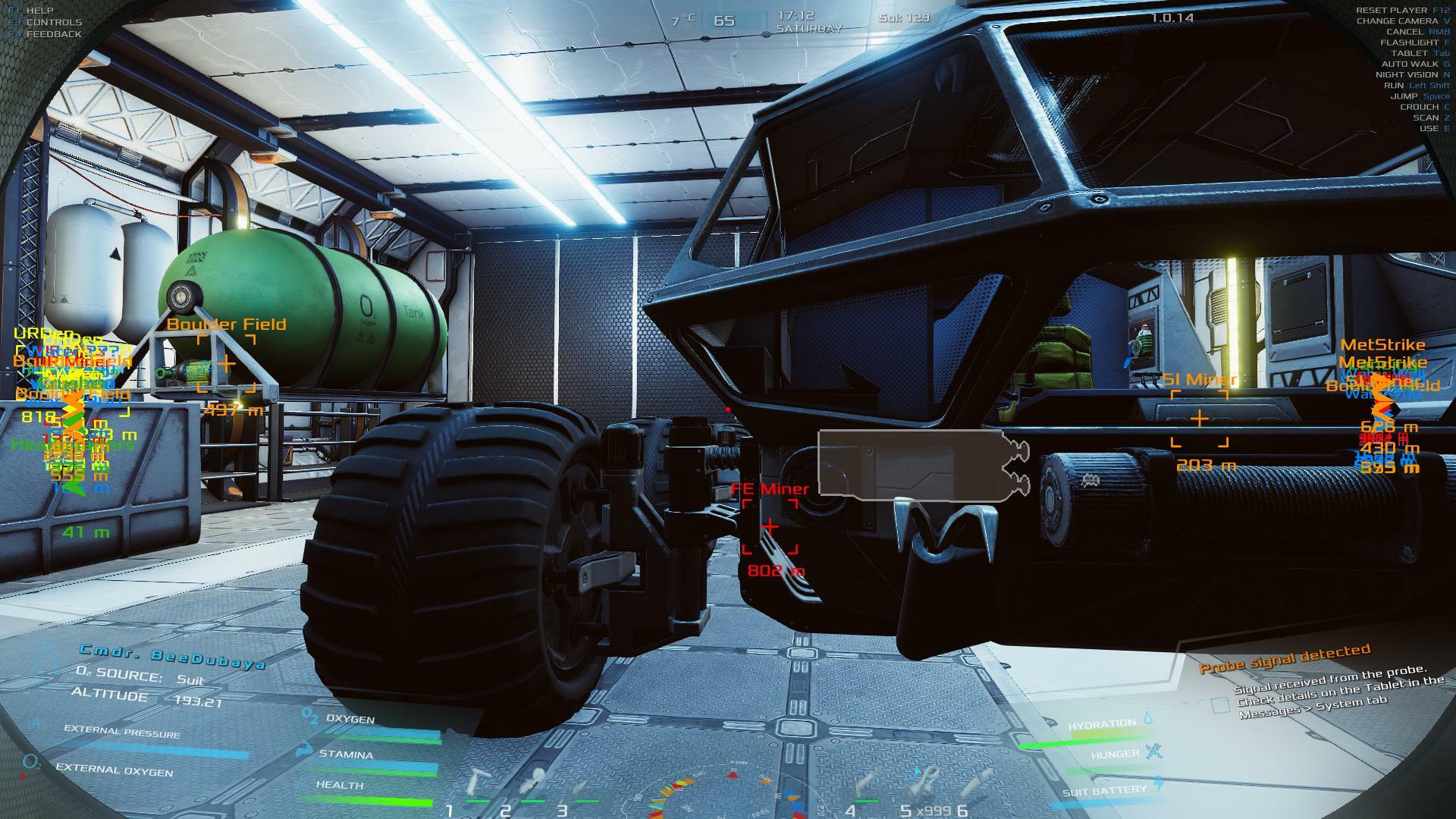Select the FE Miner waypoint marker
Image resolution: width=1456 pixels, height=819 pixels.
[770, 526]
